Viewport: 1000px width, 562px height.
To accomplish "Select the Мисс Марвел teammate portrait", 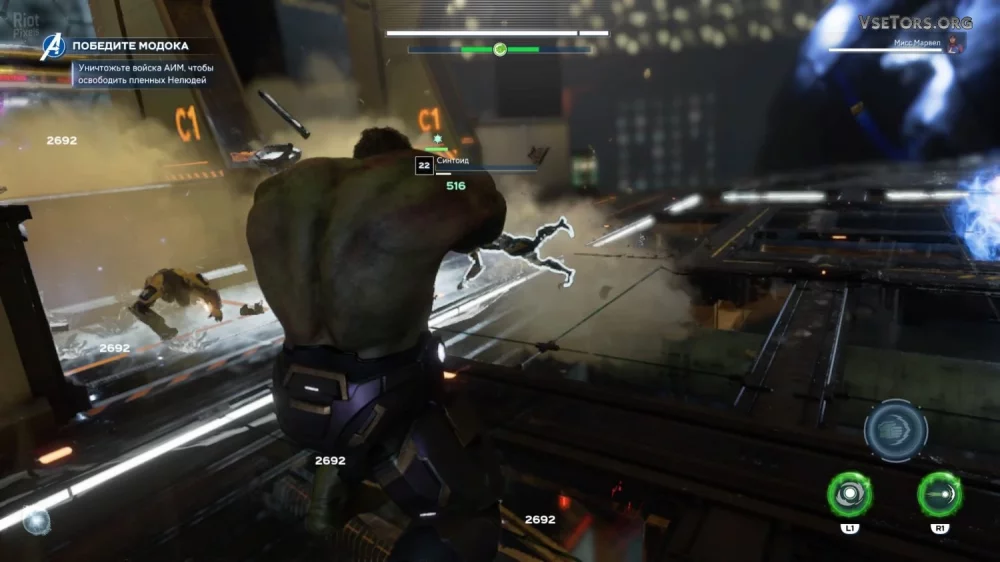I will click(956, 44).
